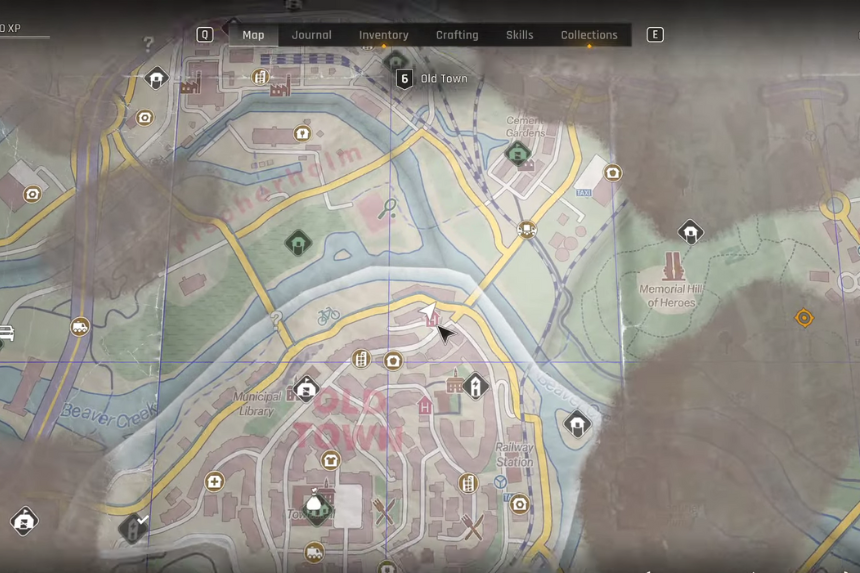
Task: Select the white player arrow marker
Action: [428, 314]
